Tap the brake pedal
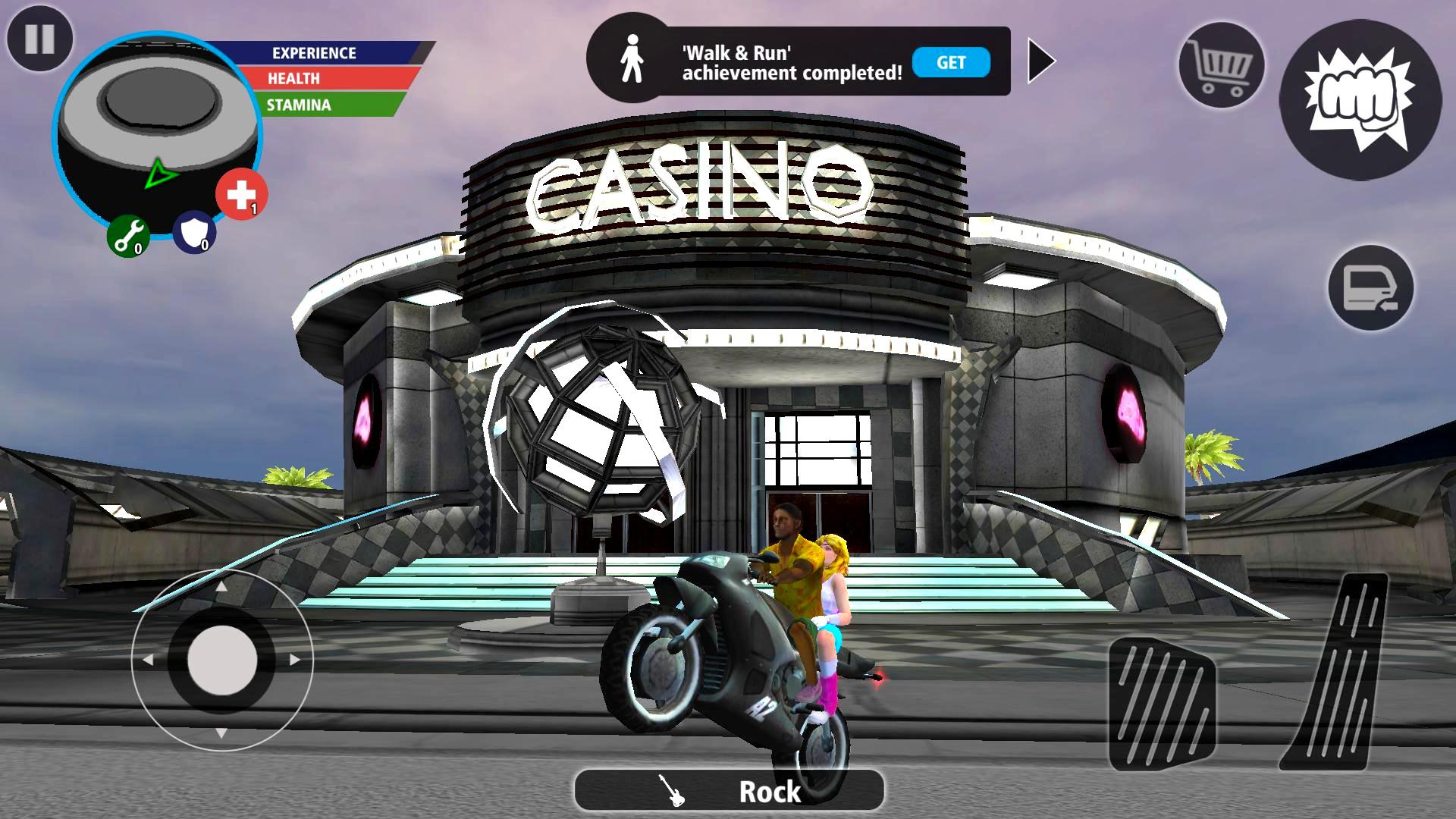The image size is (1456, 819). point(1162,704)
